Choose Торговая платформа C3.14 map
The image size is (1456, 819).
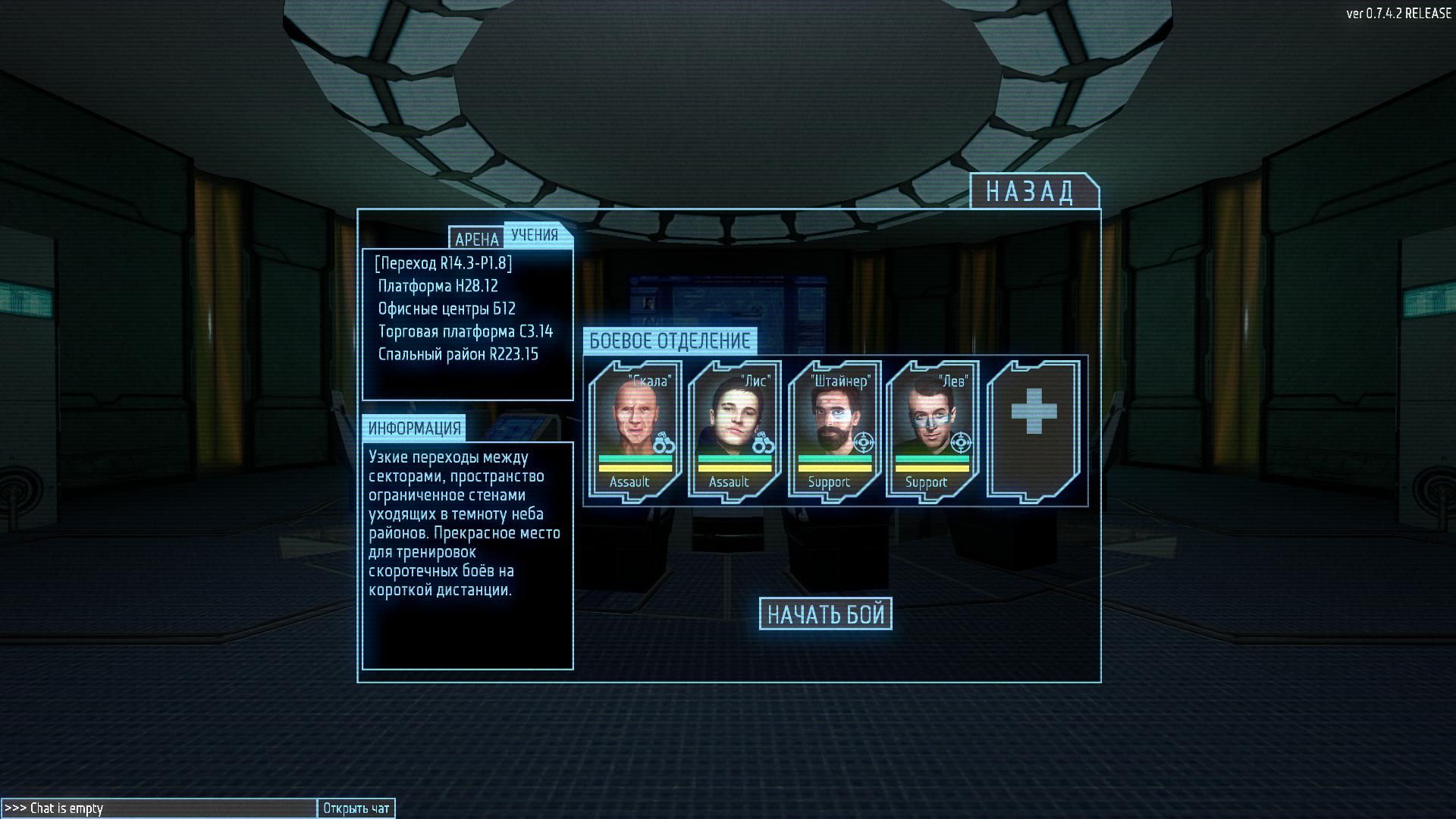coord(466,331)
